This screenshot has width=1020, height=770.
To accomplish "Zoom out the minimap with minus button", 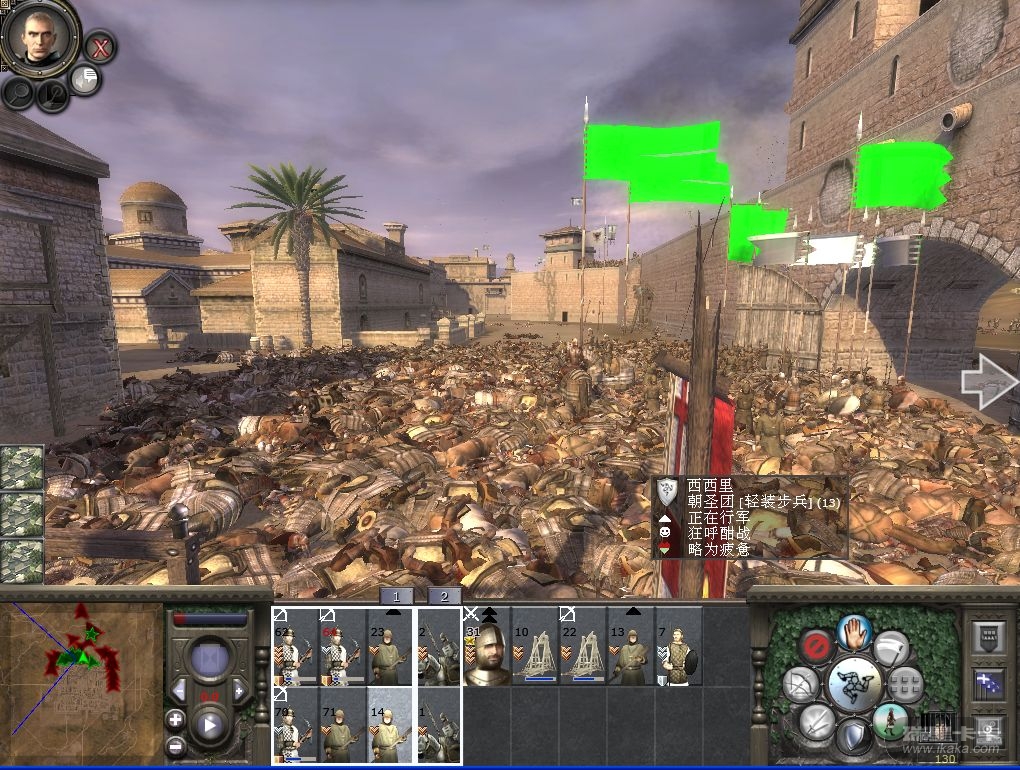I will tap(176, 745).
